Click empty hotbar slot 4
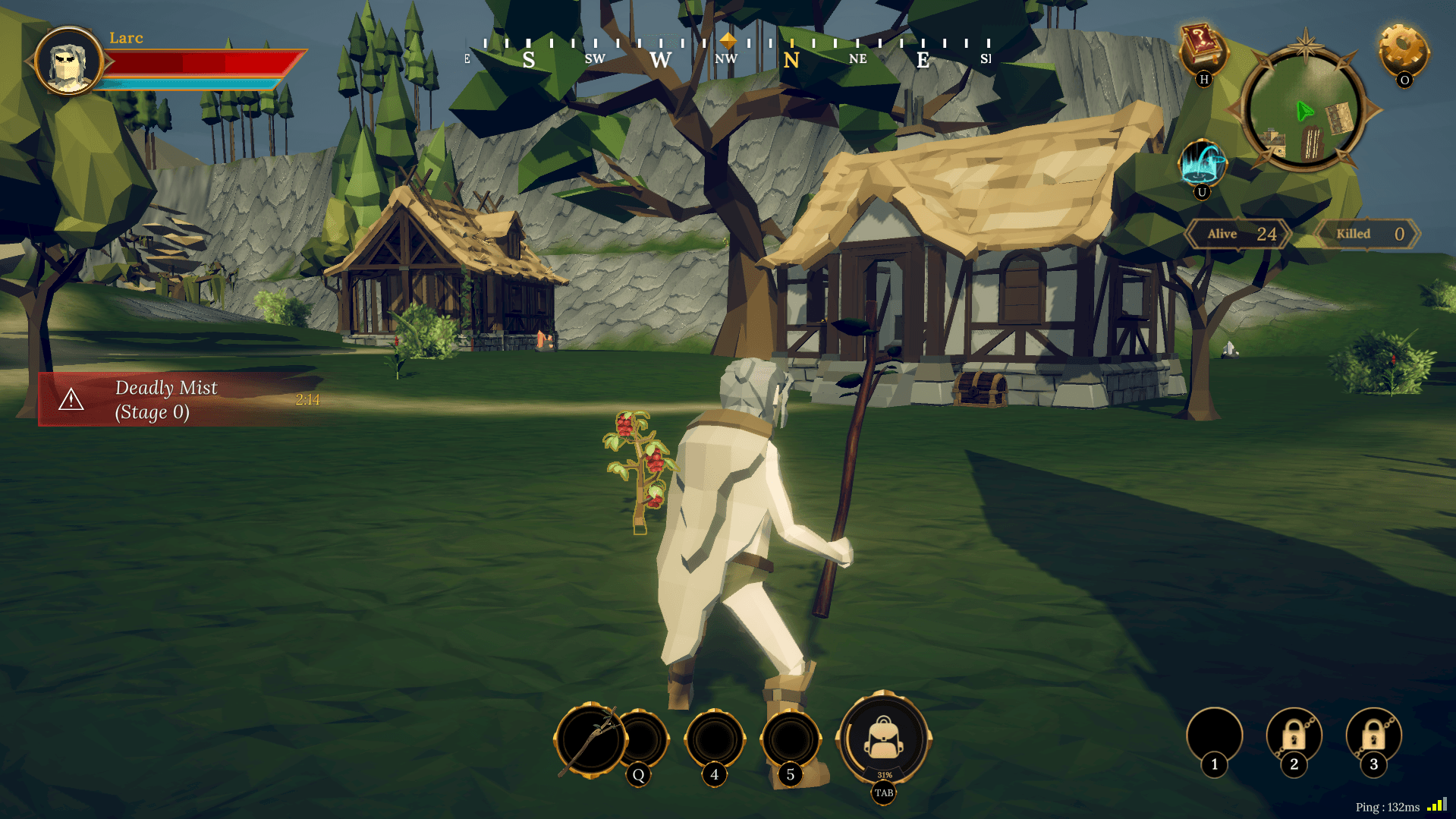Viewport: 1456px width, 819px height. pyautogui.click(x=714, y=736)
